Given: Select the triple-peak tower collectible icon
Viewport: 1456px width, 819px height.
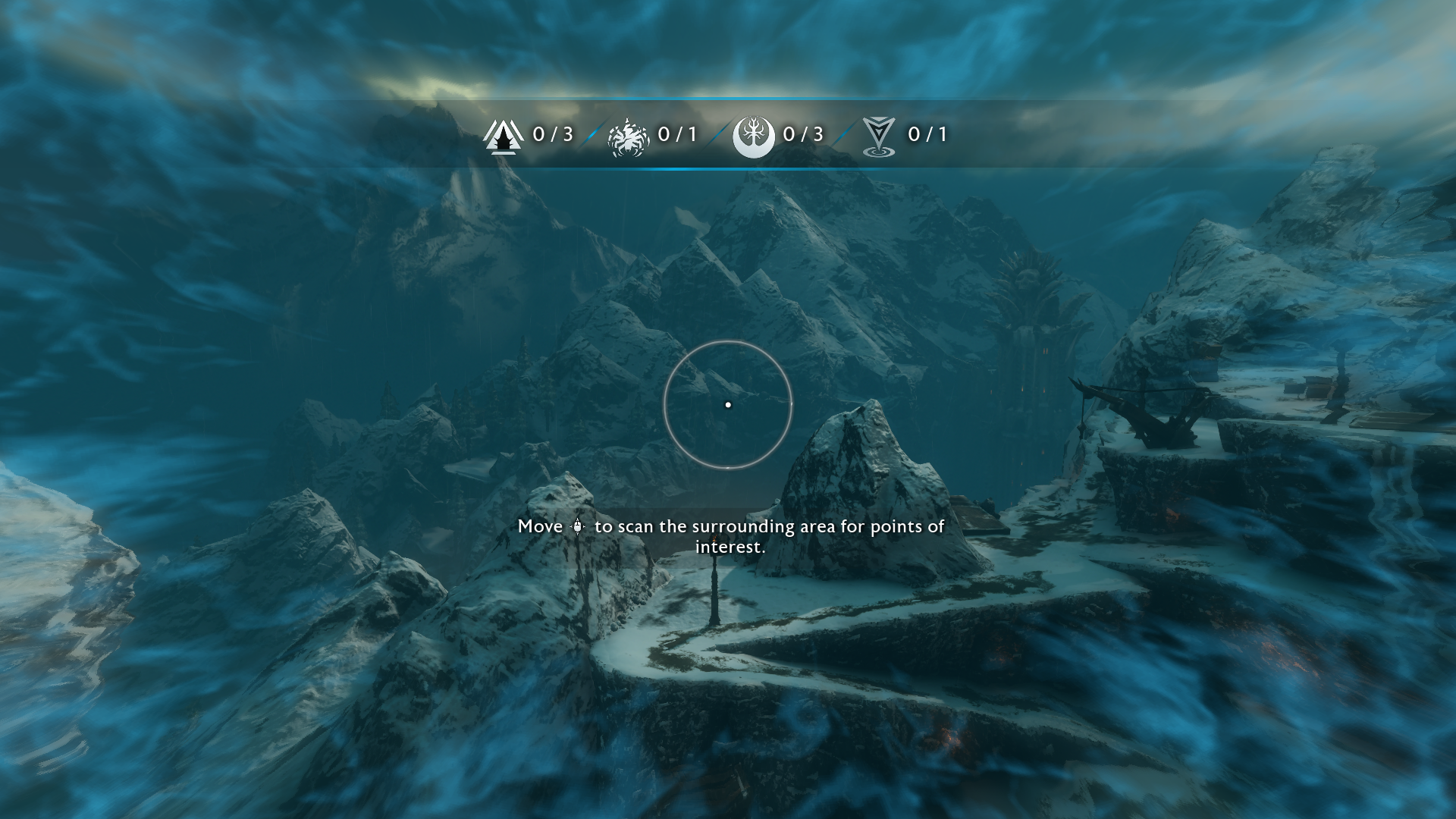Looking at the screenshot, I should click(x=503, y=136).
